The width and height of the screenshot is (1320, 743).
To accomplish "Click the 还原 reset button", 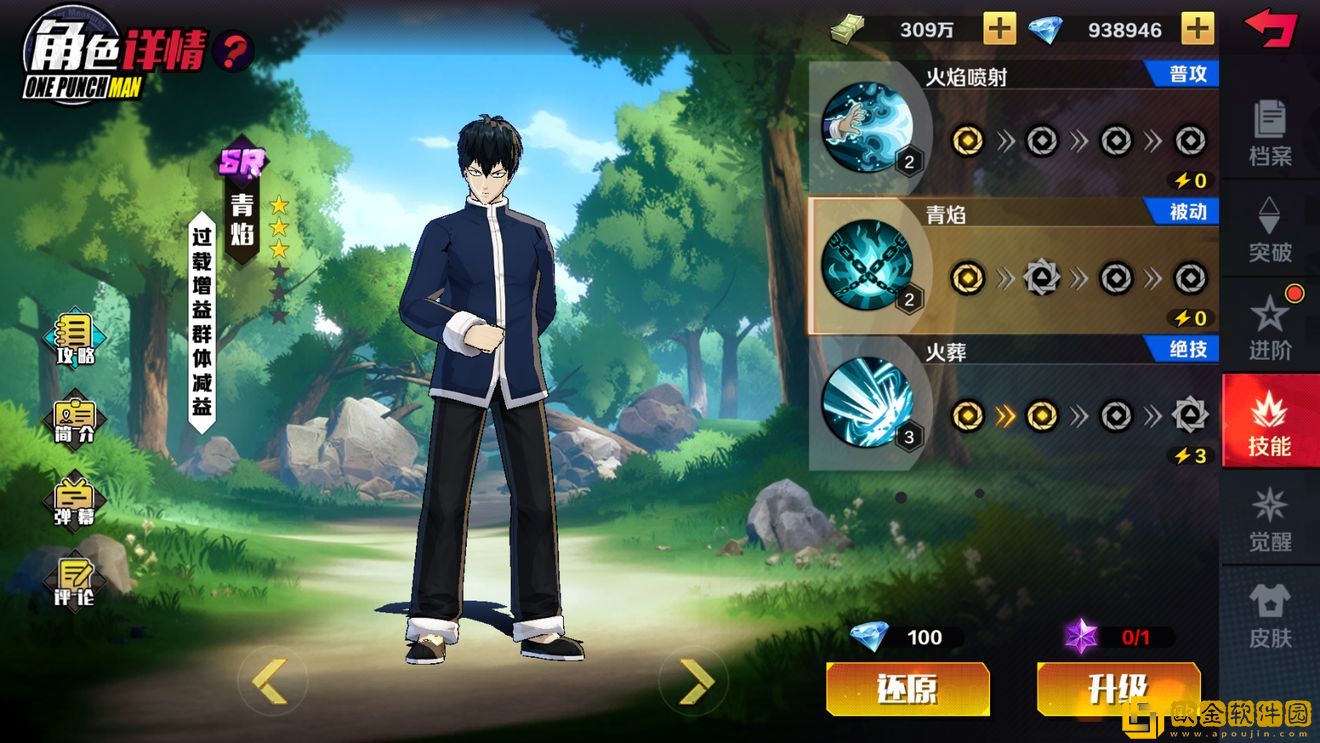I will tap(907, 689).
